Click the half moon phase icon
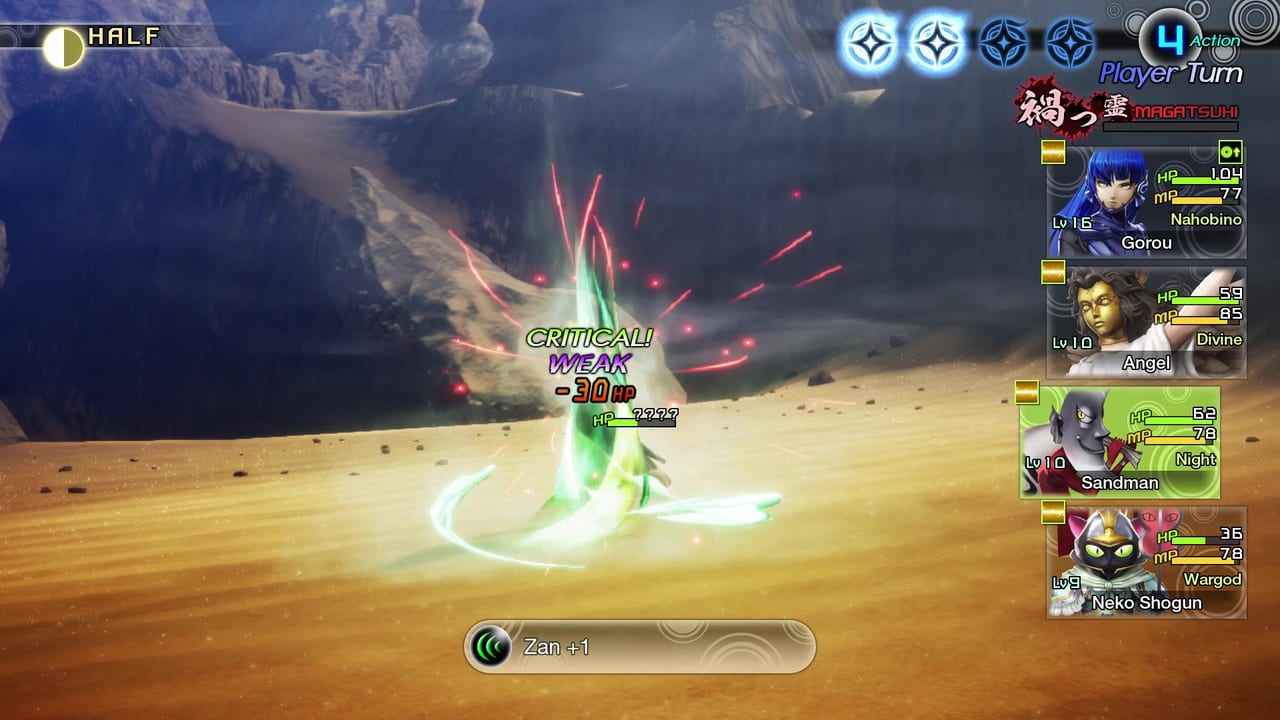Image resolution: width=1280 pixels, height=720 pixels. point(63,47)
